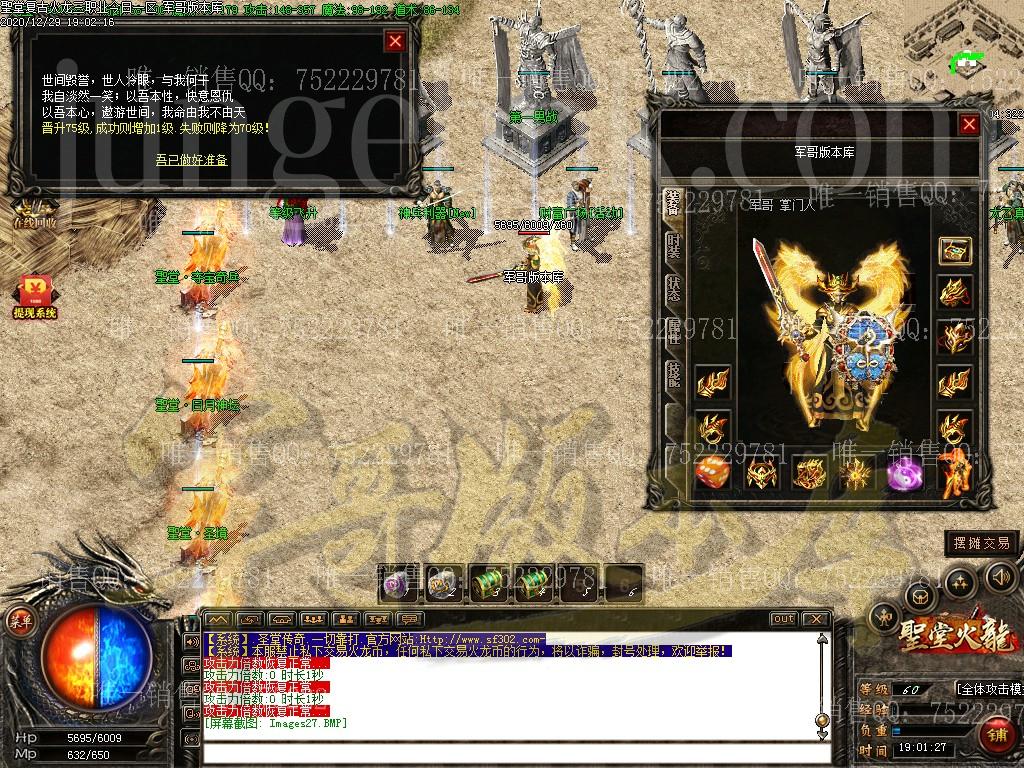Viewport: 1024px width, 768px height.
Task: Toggle the sound speaker button
Action: [1000, 577]
